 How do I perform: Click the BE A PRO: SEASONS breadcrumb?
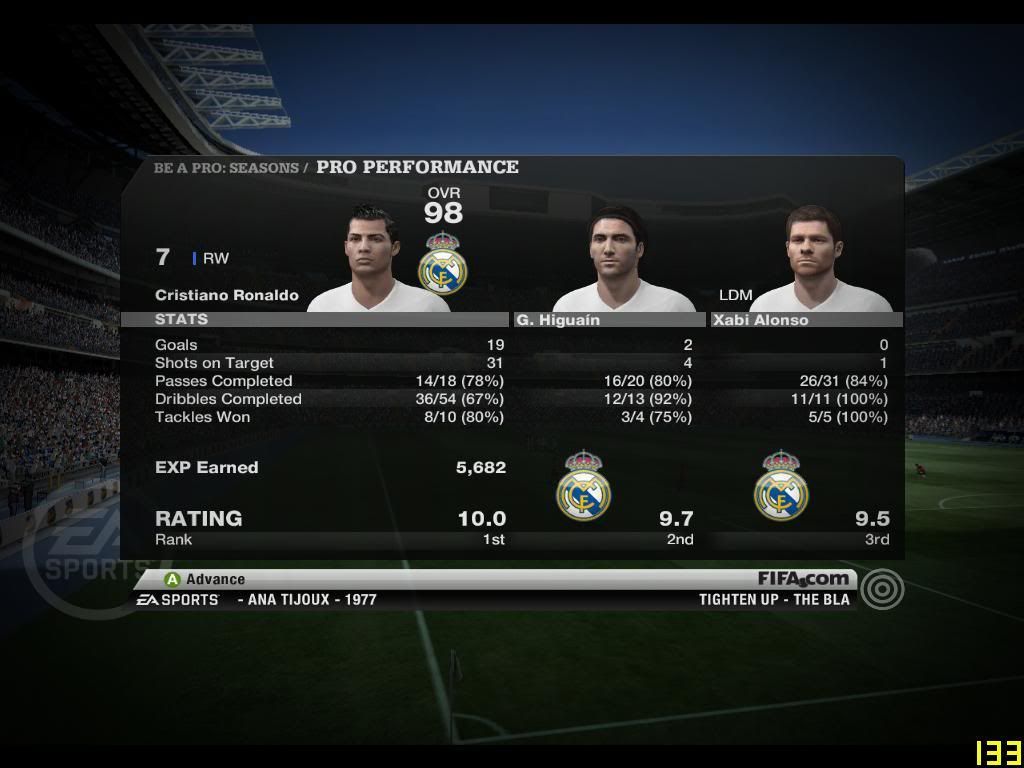tap(227, 168)
